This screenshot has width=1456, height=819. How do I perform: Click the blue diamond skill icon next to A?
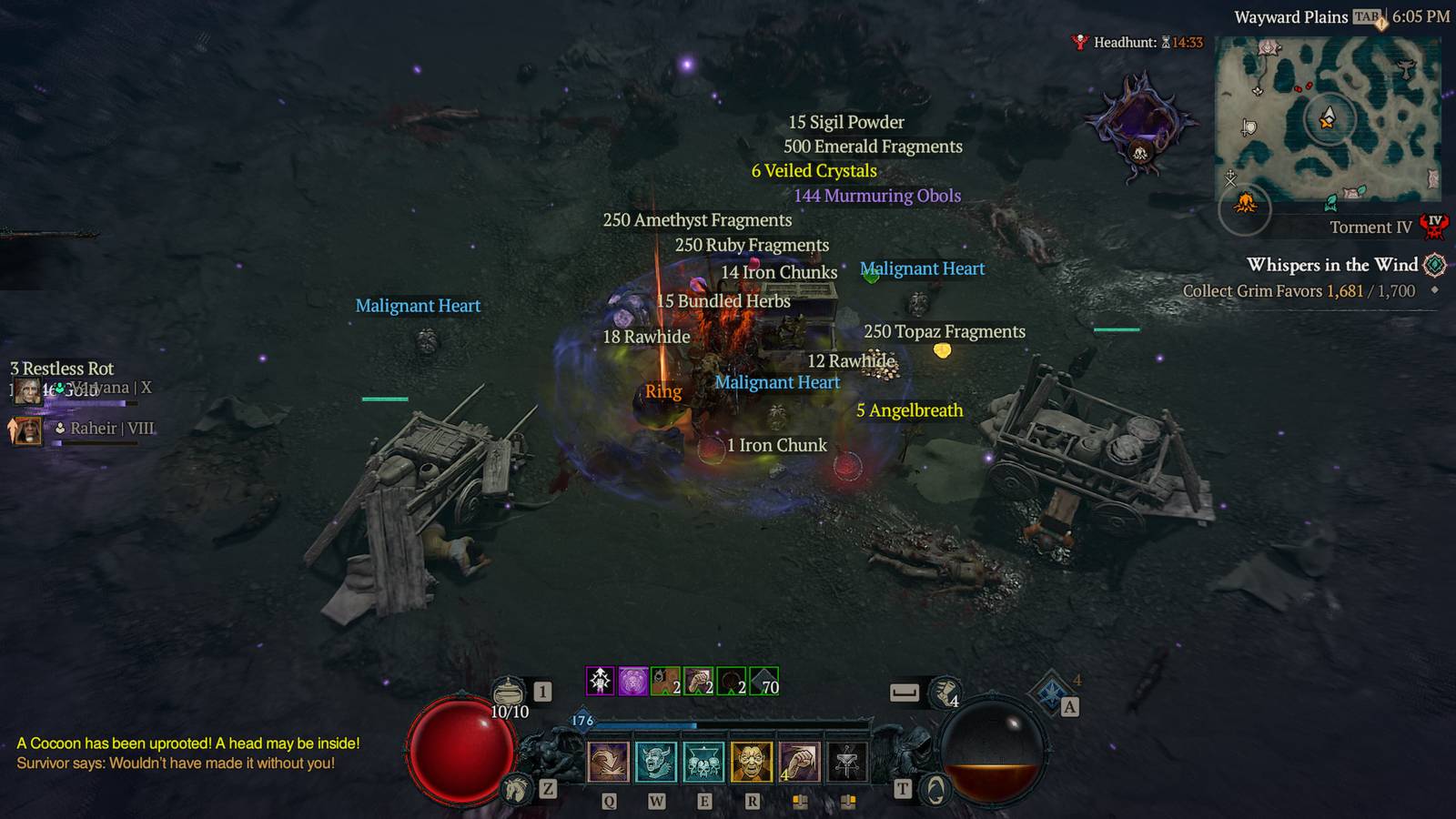(x=1051, y=690)
